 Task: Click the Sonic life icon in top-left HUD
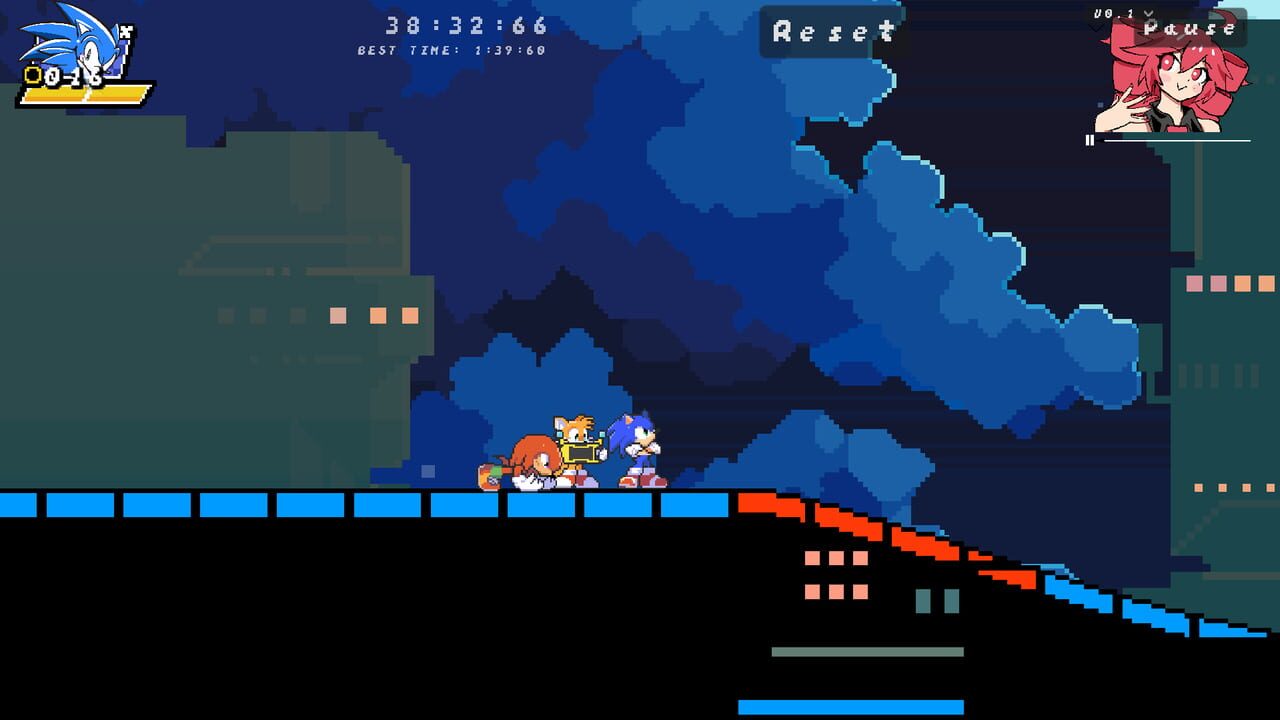[x=70, y=40]
